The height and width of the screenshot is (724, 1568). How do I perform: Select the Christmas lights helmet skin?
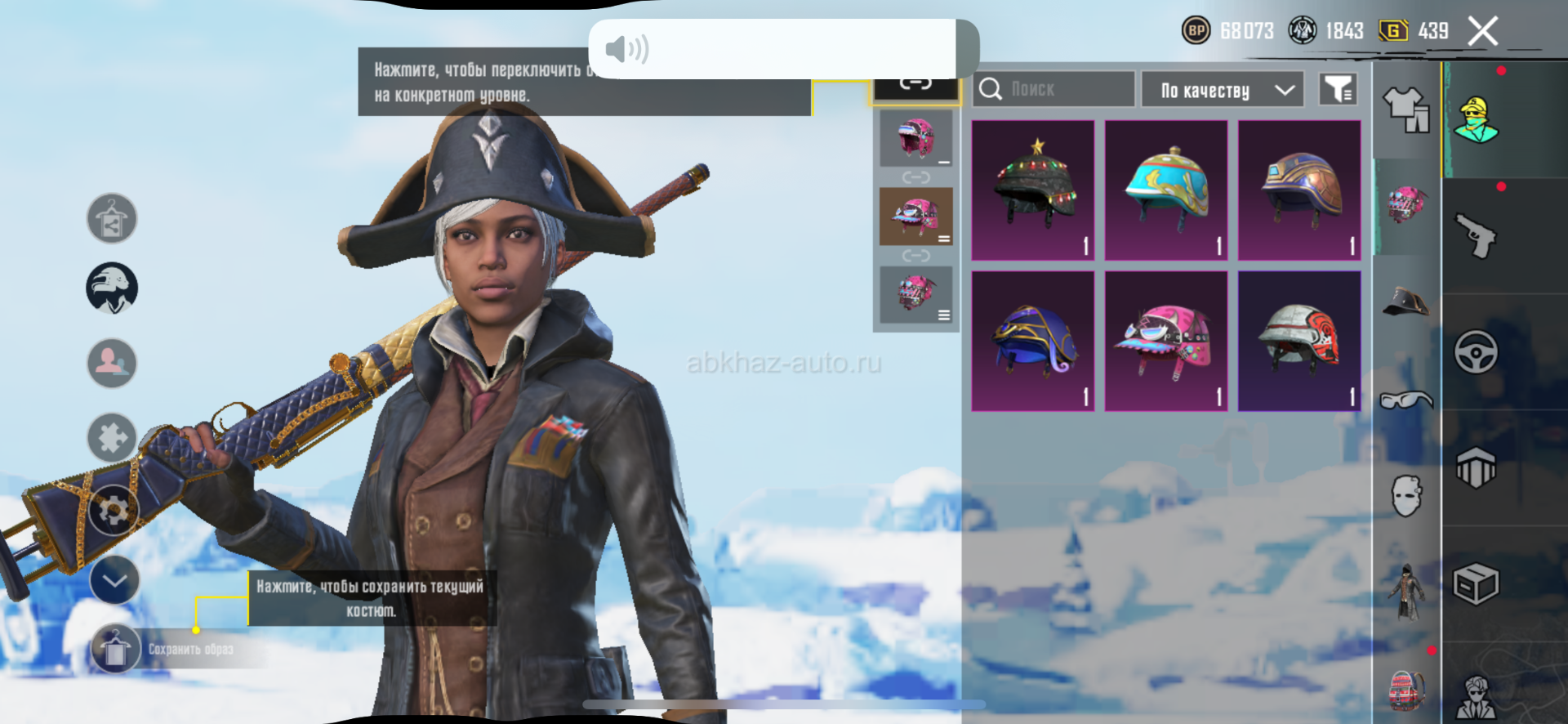(x=1033, y=190)
